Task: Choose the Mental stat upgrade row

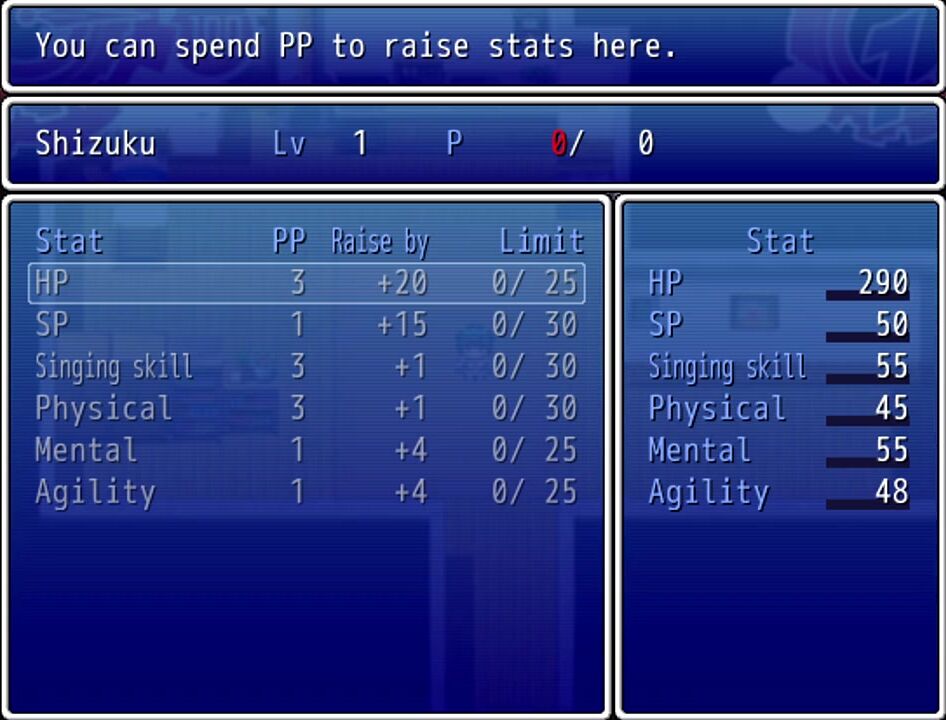Action: click(x=306, y=451)
